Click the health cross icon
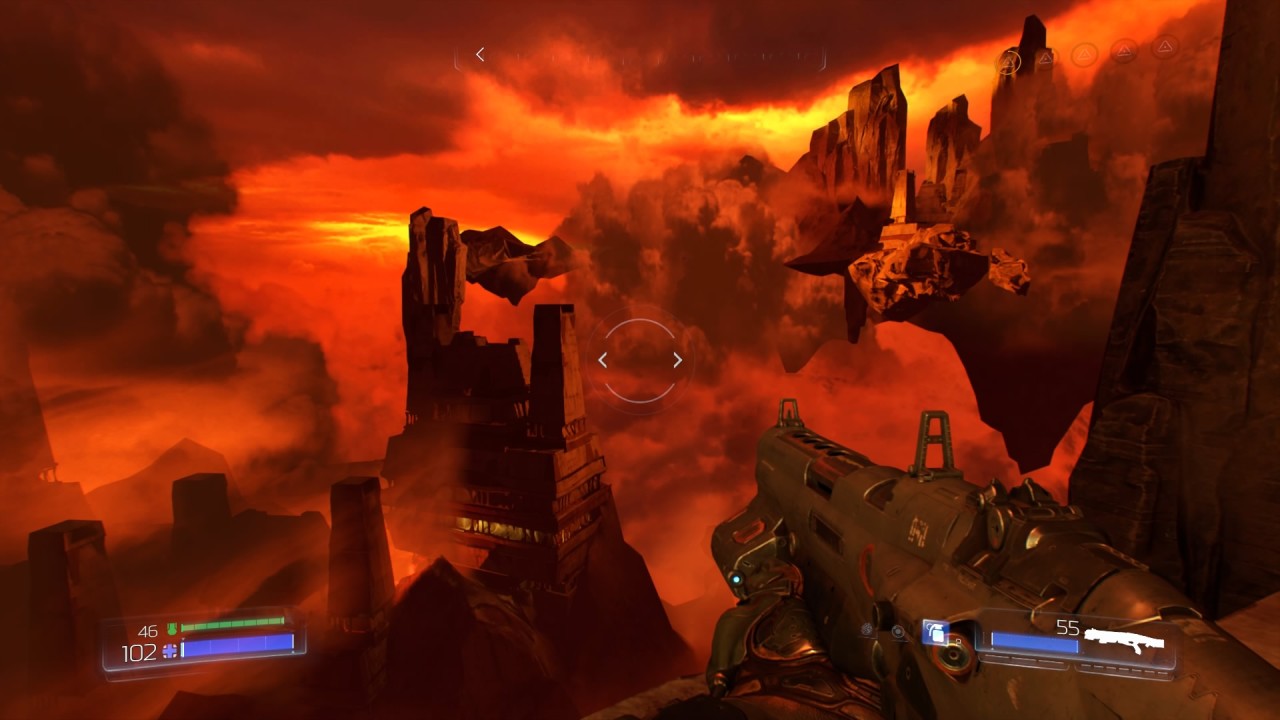 point(169,651)
